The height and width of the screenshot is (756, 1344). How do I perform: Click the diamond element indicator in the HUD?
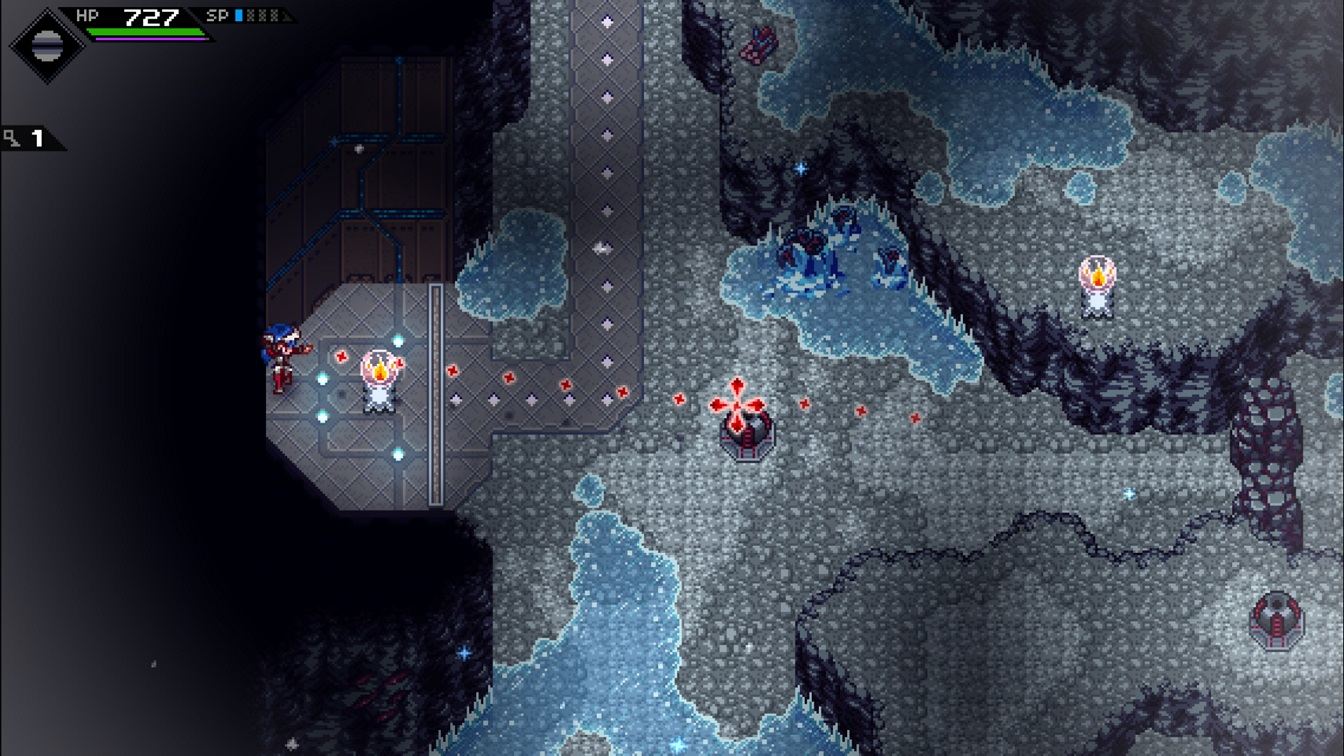[45, 44]
